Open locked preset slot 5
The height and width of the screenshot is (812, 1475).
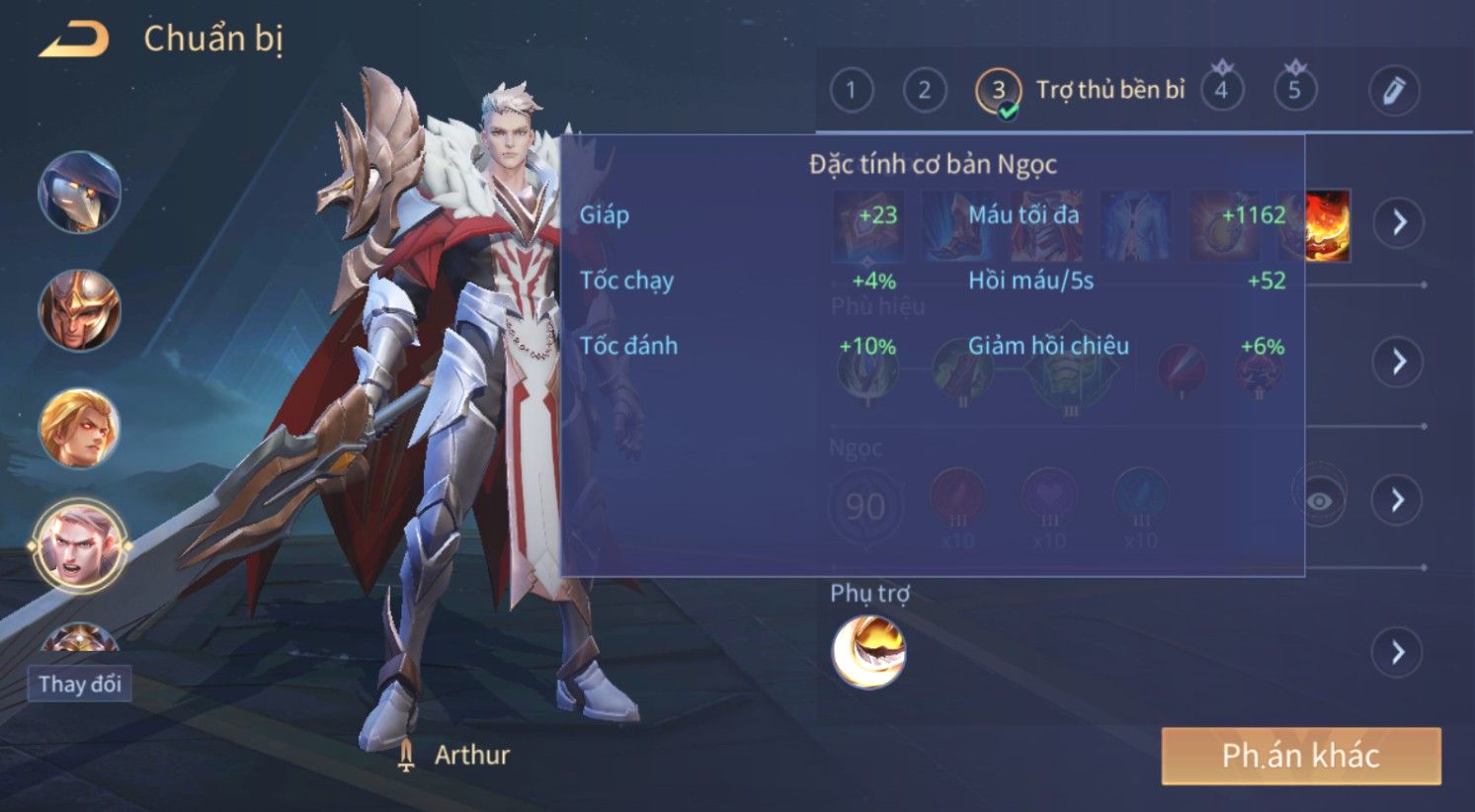(x=1294, y=91)
